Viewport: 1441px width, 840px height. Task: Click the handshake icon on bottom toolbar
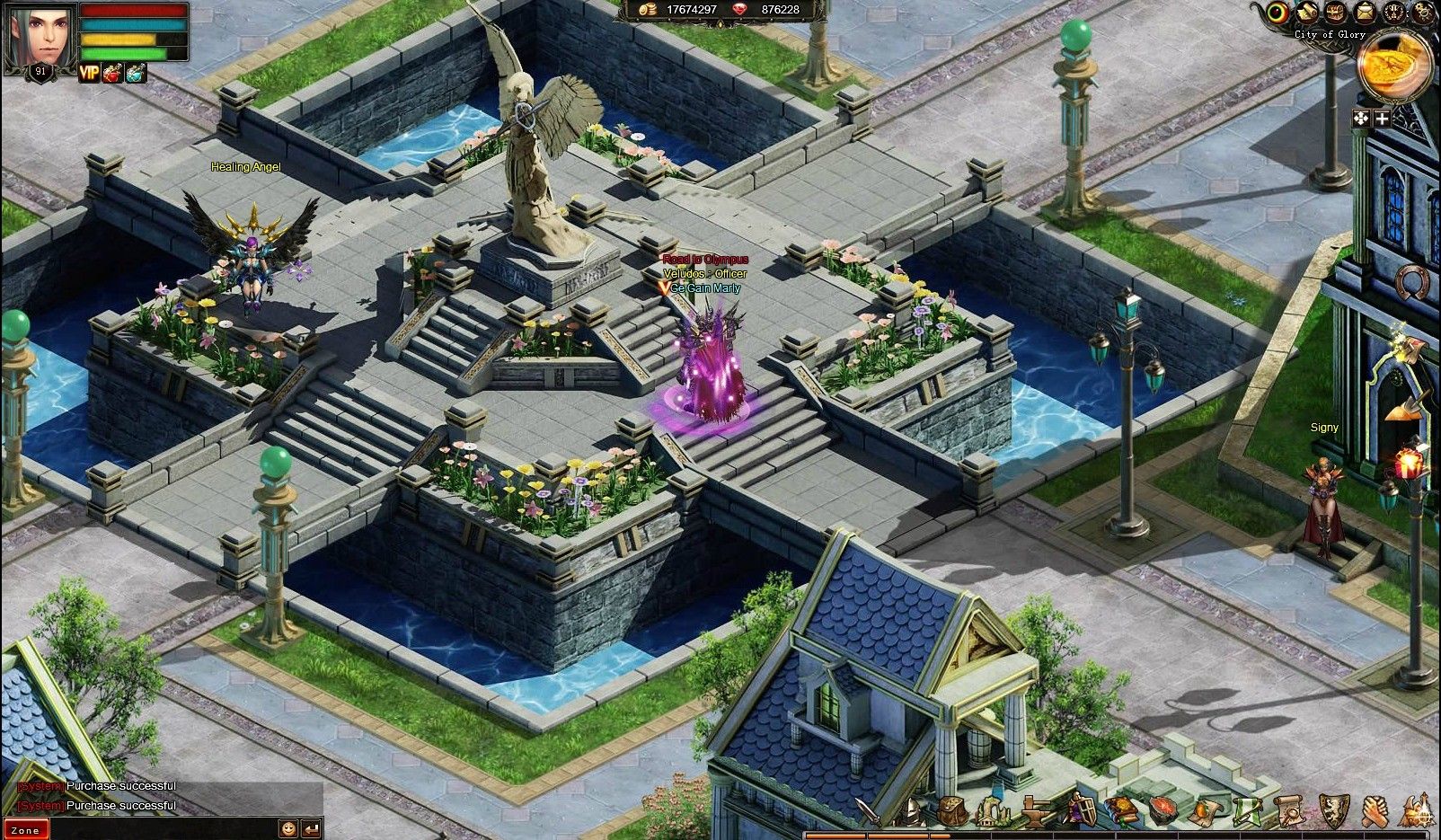pos(1375,809)
